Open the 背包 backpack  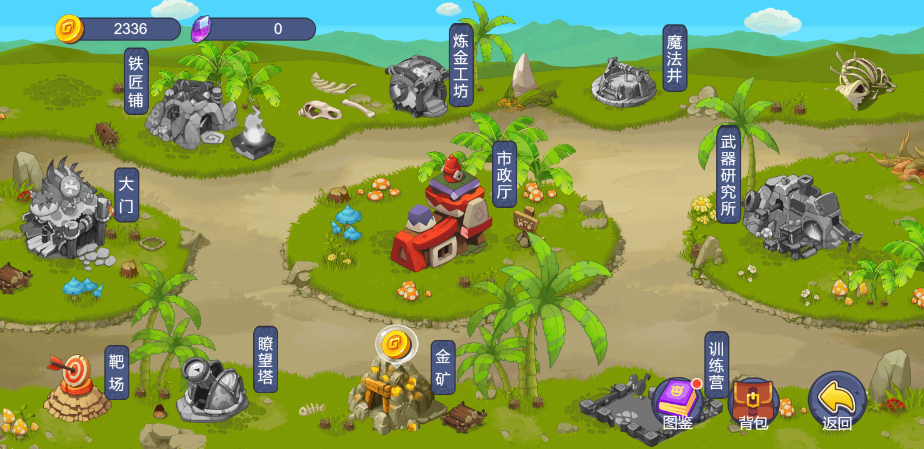(x=753, y=400)
